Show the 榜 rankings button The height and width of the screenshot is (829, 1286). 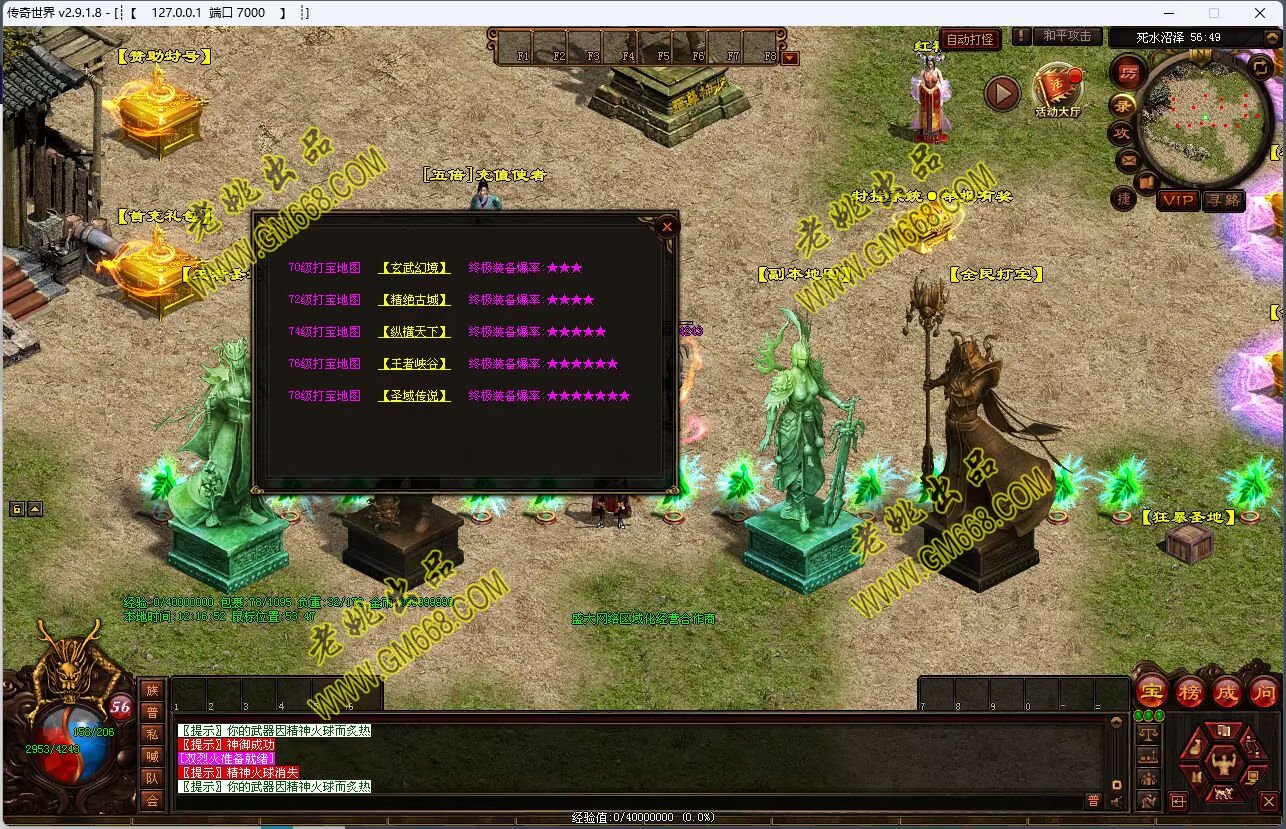[1190, 691]
